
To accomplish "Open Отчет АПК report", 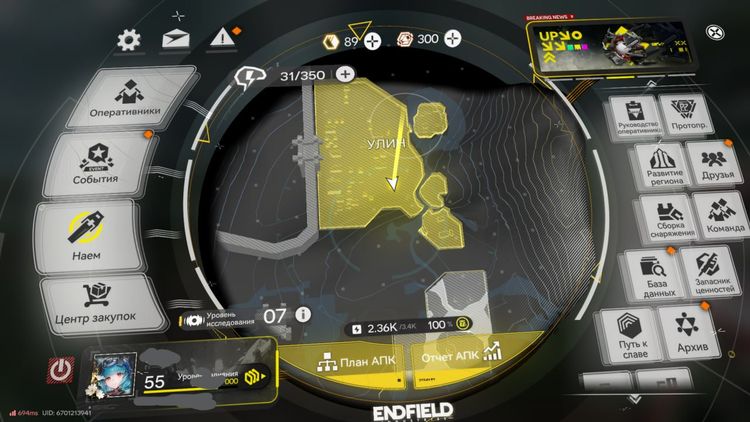I will click(462, 357).
